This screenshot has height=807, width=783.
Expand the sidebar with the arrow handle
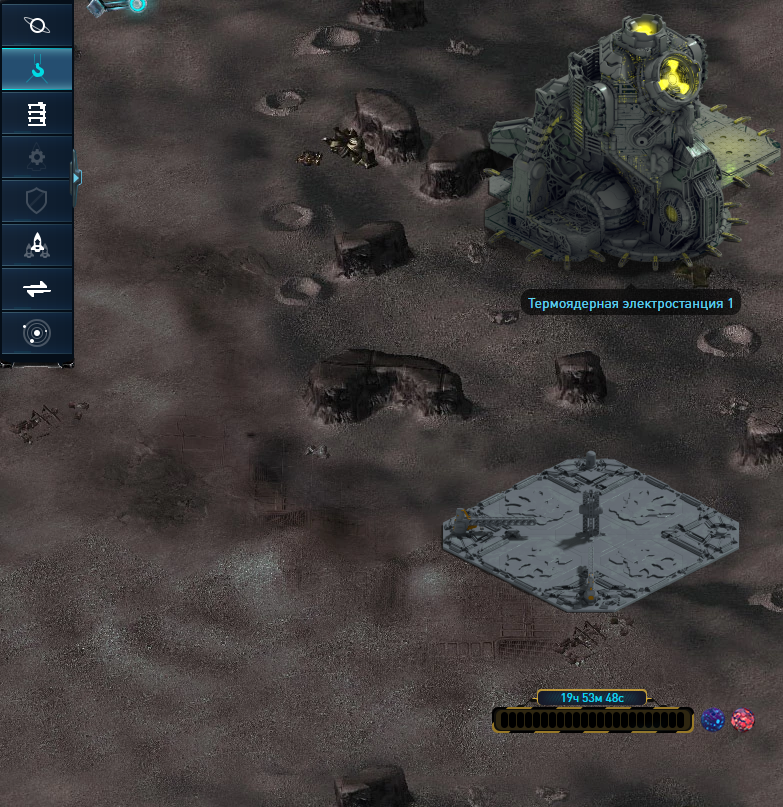click(77, 178)
